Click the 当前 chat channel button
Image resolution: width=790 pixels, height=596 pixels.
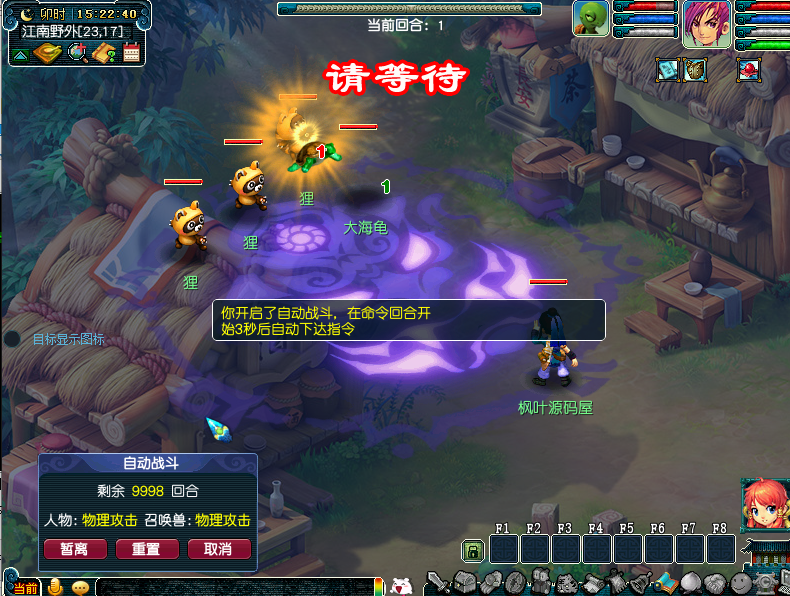(25, 588)
